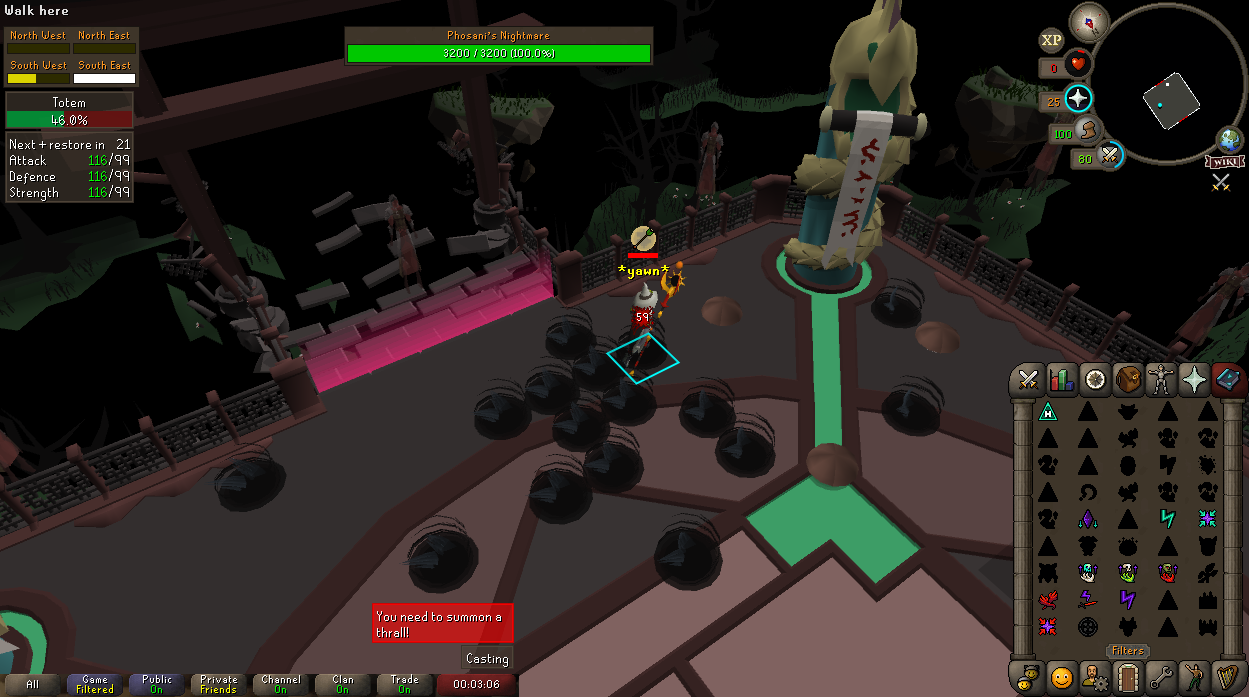Open the Inventory backpack tab
Viewport: 1249px width, 697px height.
pyautogui.click(x=1128, y=380)
